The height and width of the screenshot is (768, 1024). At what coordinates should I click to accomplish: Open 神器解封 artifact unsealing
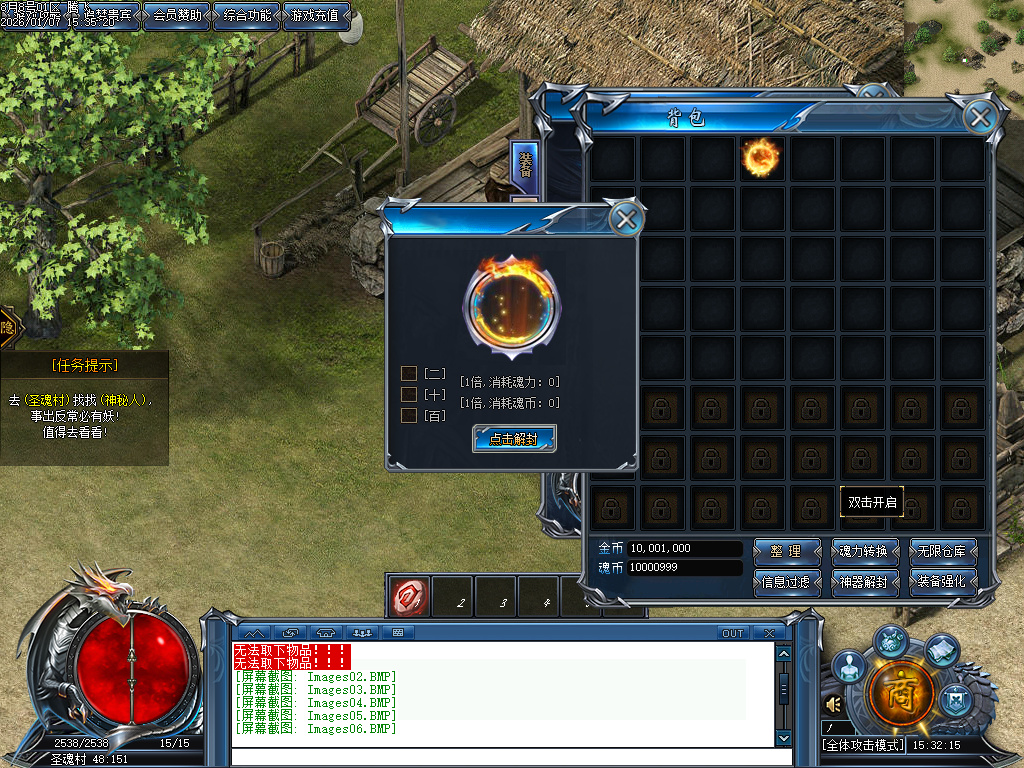(867, 581)
